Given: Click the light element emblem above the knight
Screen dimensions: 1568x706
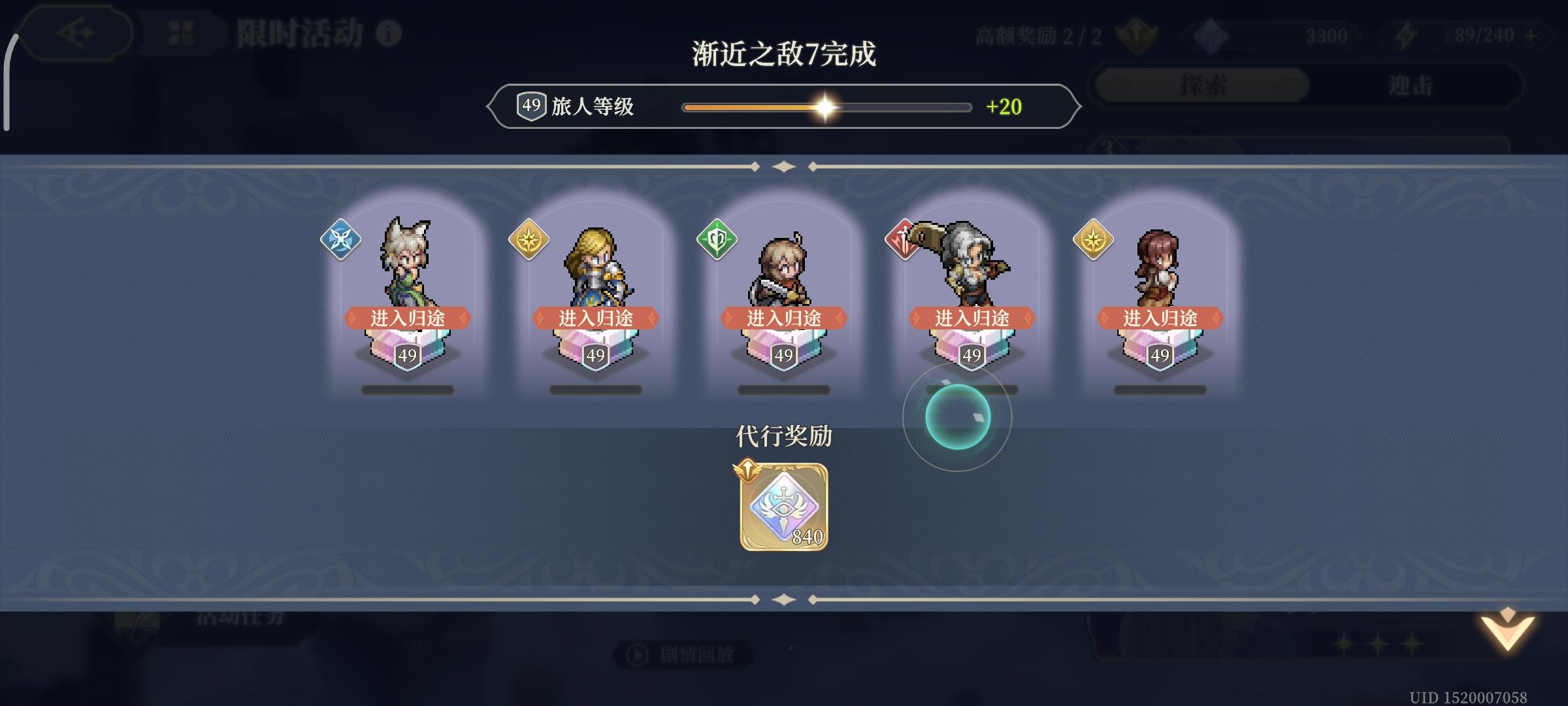Looking at the screenshot, I should point(529,240).
